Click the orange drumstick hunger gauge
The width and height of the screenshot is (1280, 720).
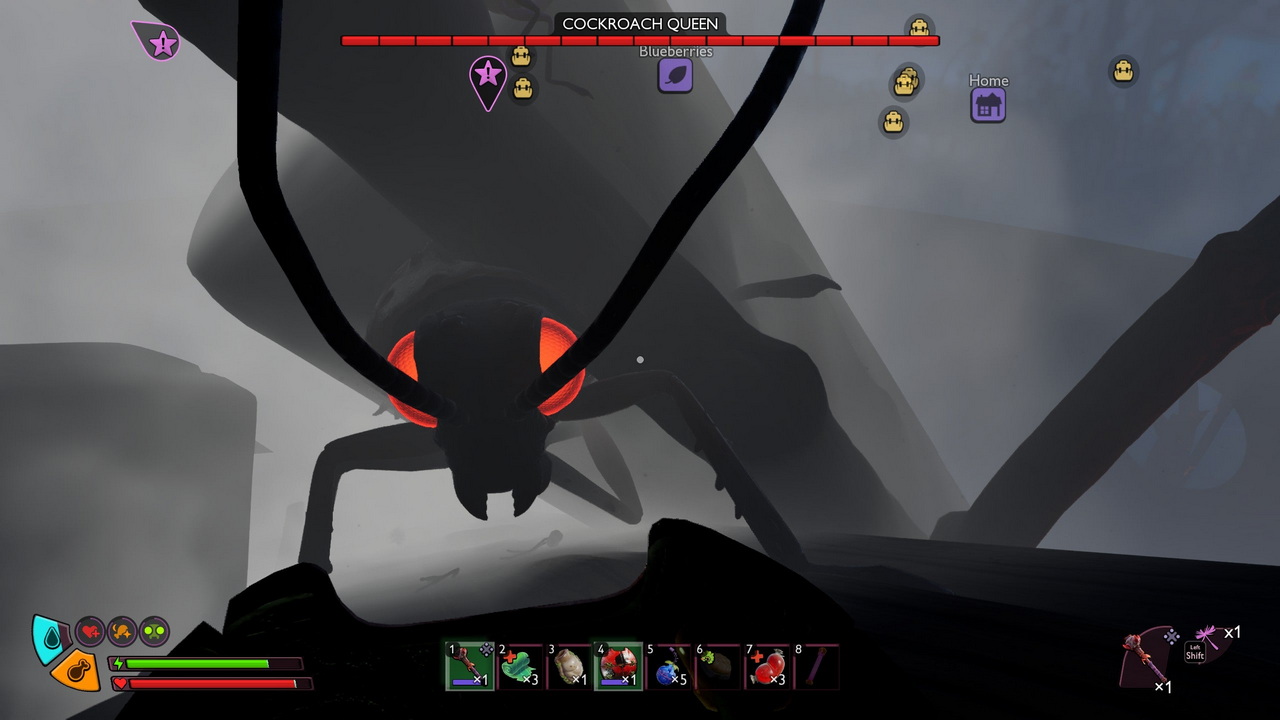tap(76, 671)
